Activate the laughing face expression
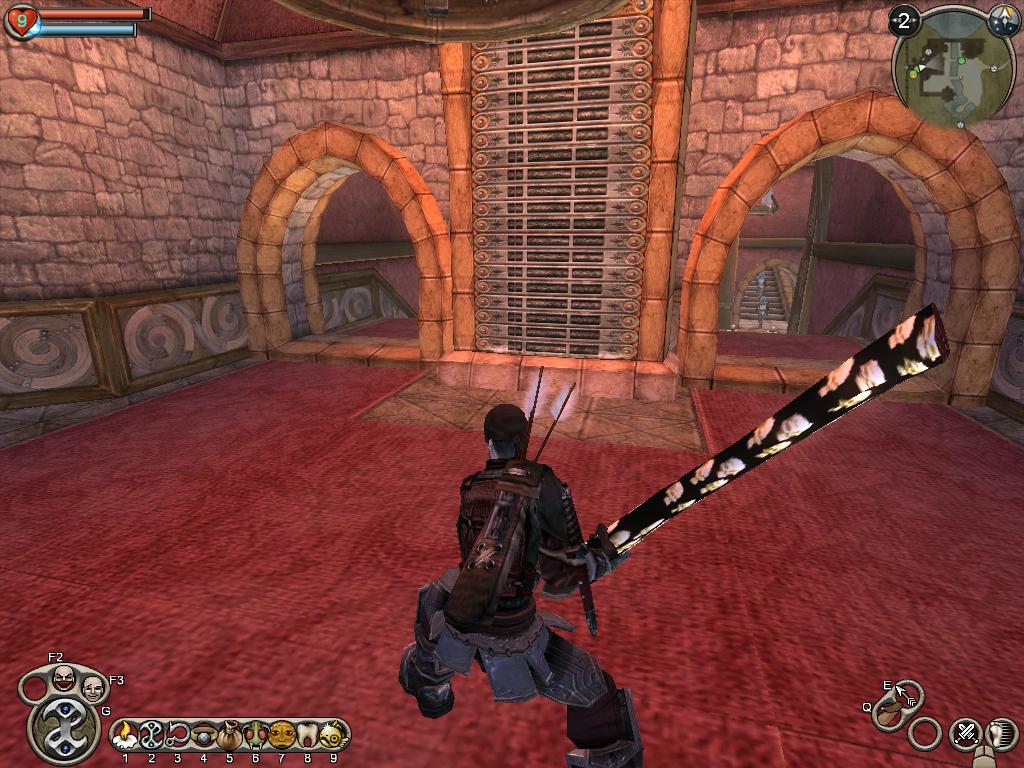The width and height of the screenshot is (1024, 768). [x=63, y=679]
